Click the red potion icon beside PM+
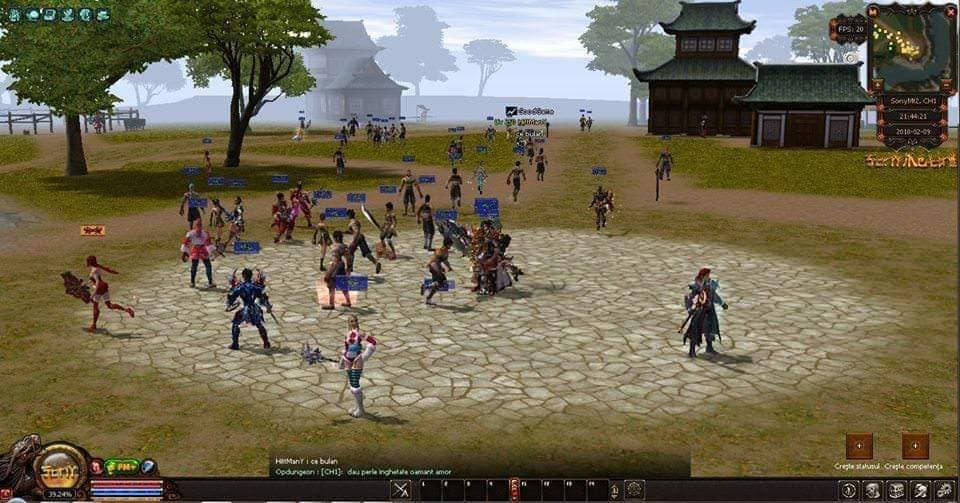The width and height of the screenshot is (960, 503). click(96, 467)
